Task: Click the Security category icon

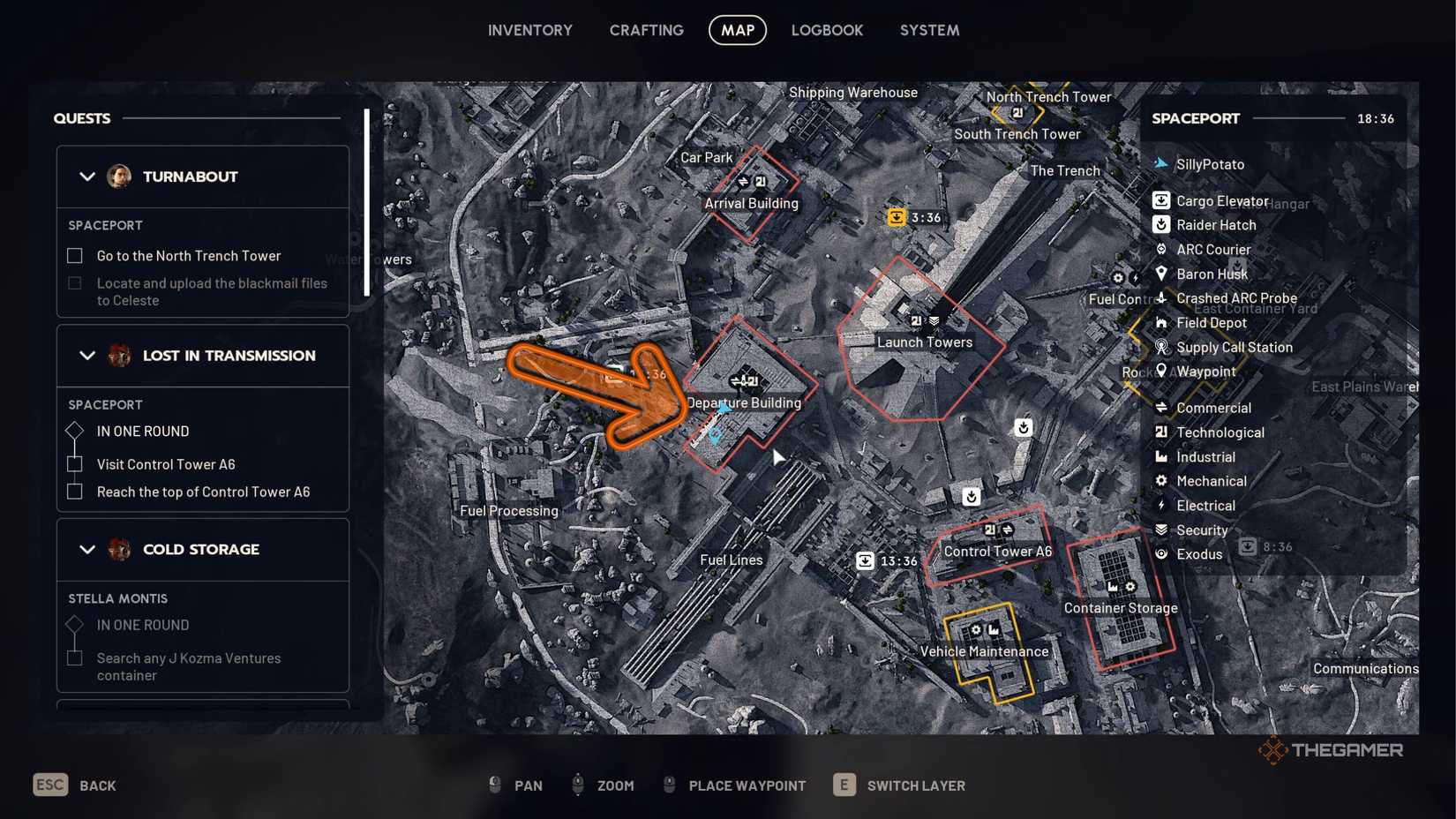Action: [1161, 530]
